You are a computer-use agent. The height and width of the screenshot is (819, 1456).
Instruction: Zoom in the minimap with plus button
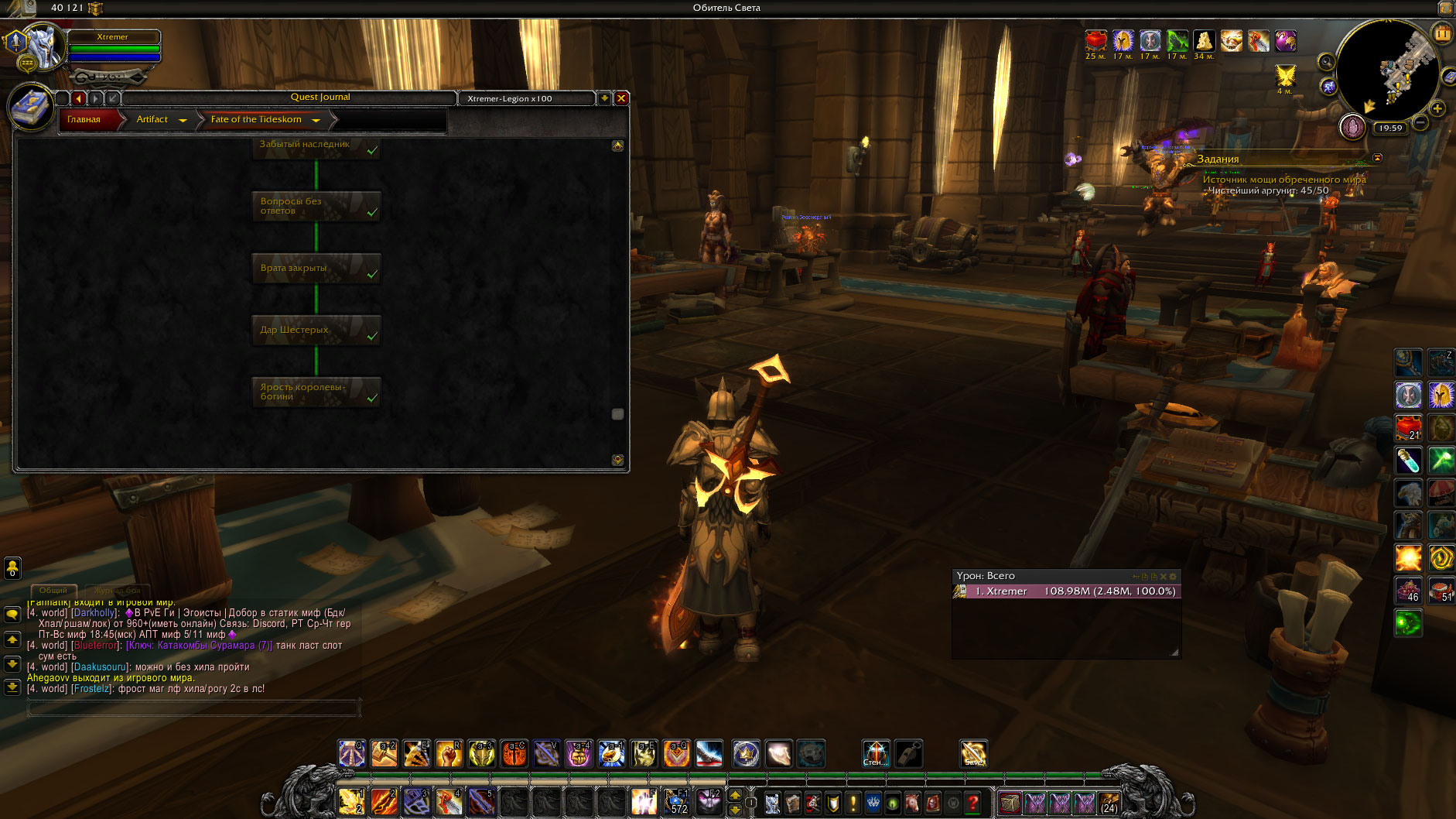pyautogui.click(x=1437, y=108)
